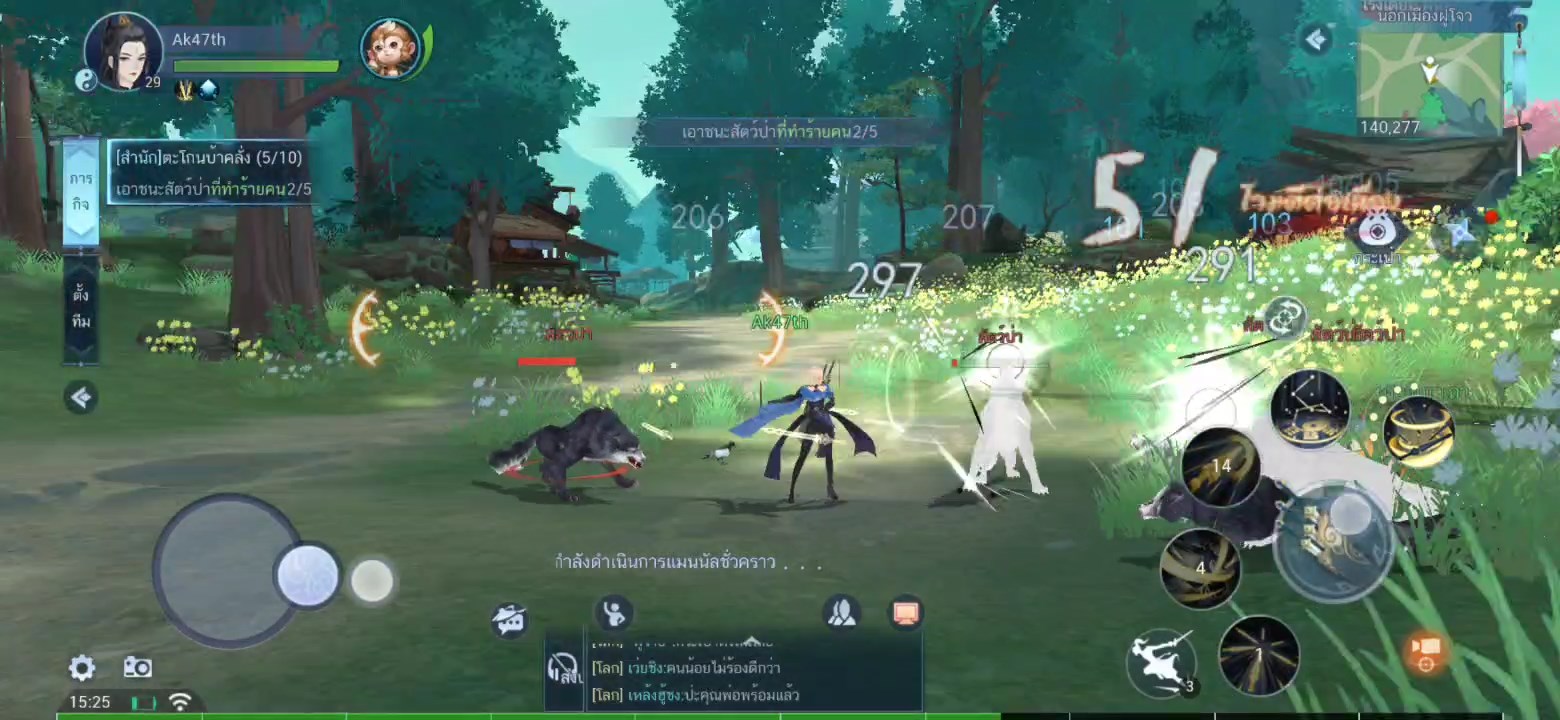
Task: Open the emote gesture menu
Action: (613, 612)
